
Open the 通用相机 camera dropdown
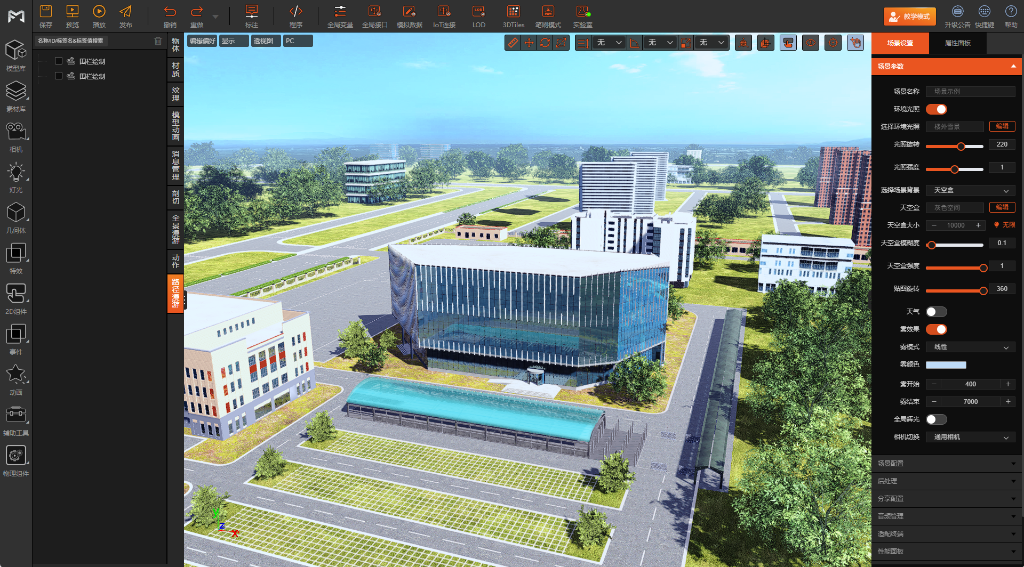971,437
